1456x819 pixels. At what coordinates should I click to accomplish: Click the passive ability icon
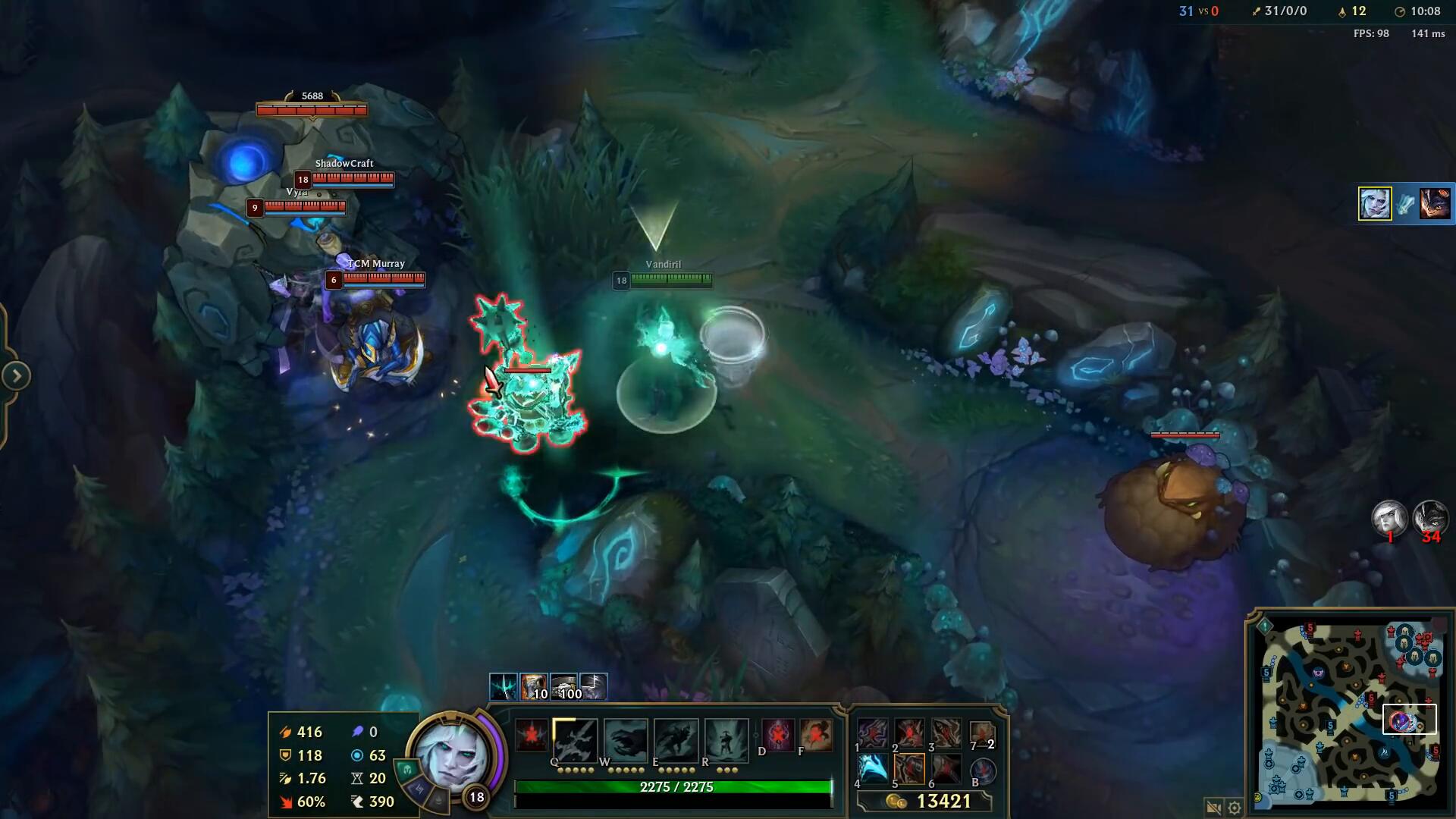531,736
